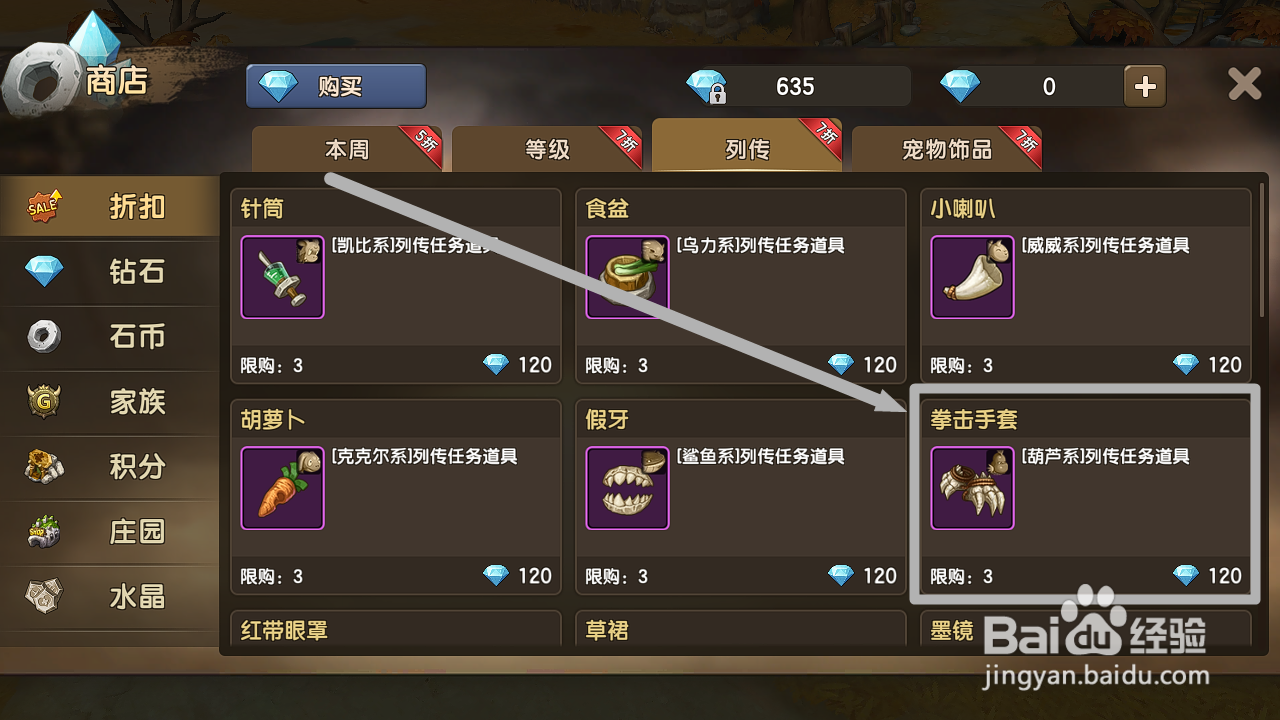Select the 小喇叭 horn item image
The height and width of the screenshot is (720, 1280).
(972, 277)
